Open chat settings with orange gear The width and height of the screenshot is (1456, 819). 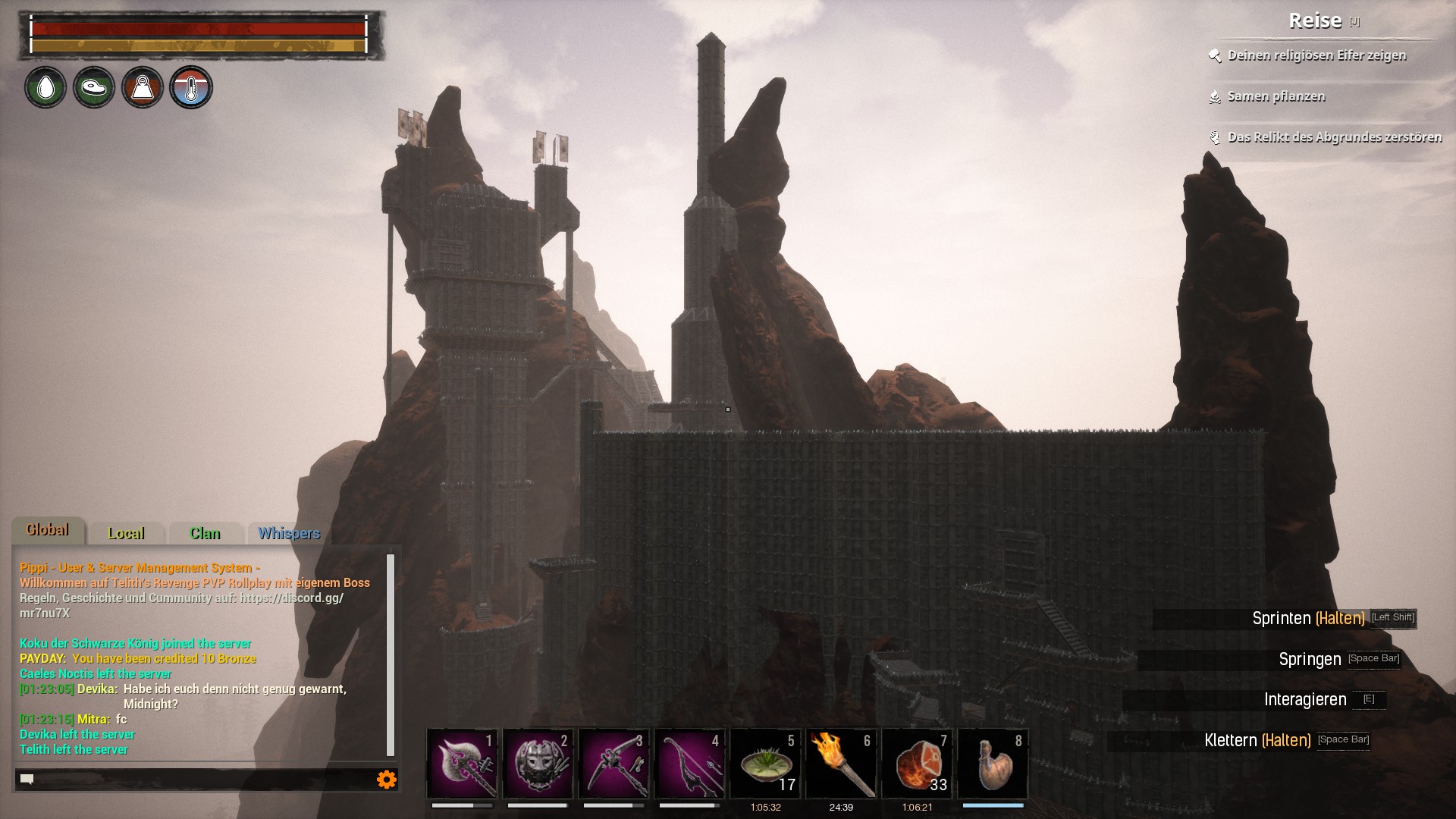387,779
